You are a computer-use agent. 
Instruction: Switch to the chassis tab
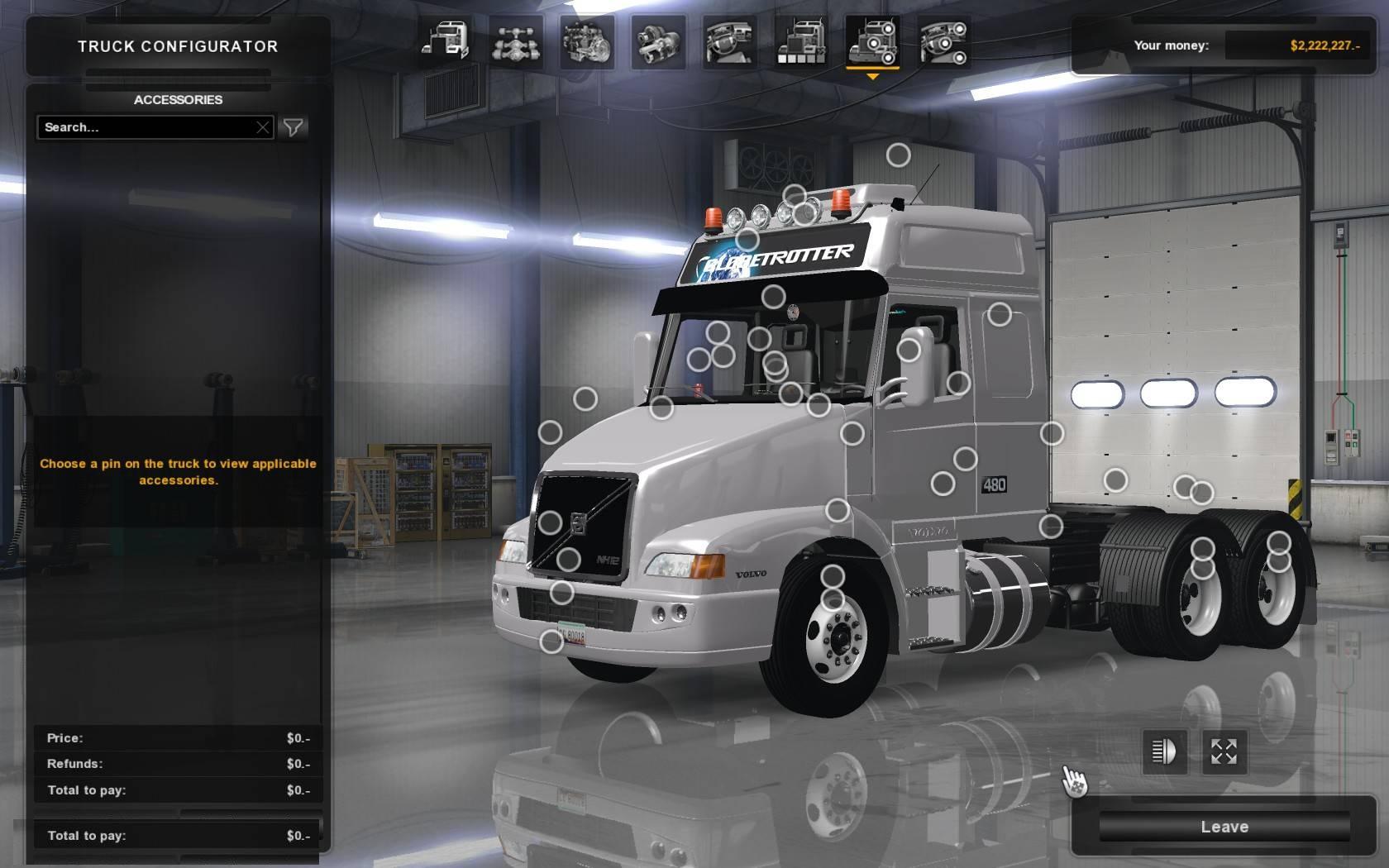(516, 41)
